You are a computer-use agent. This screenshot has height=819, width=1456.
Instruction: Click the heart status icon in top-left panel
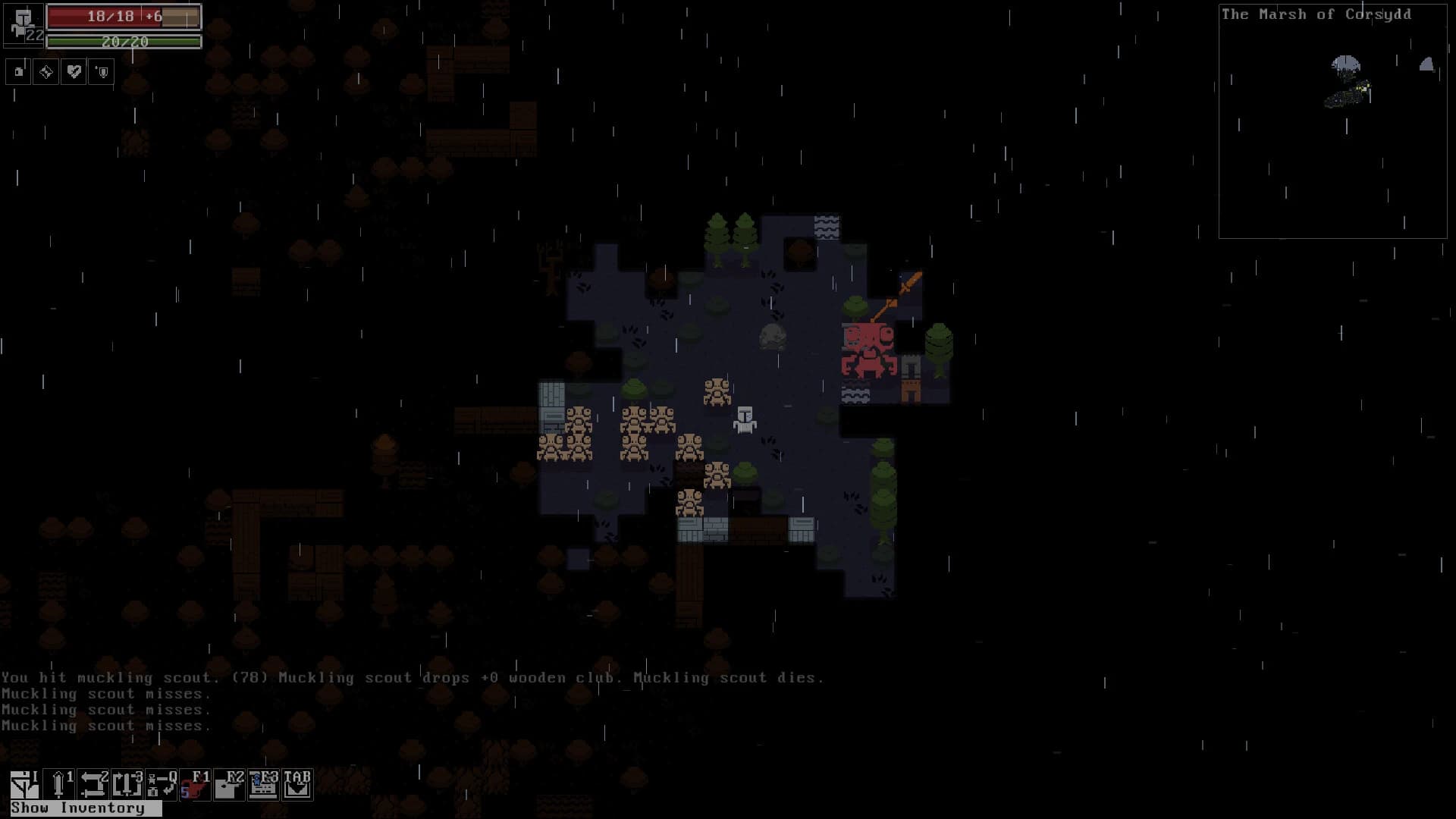pos(73,72)
